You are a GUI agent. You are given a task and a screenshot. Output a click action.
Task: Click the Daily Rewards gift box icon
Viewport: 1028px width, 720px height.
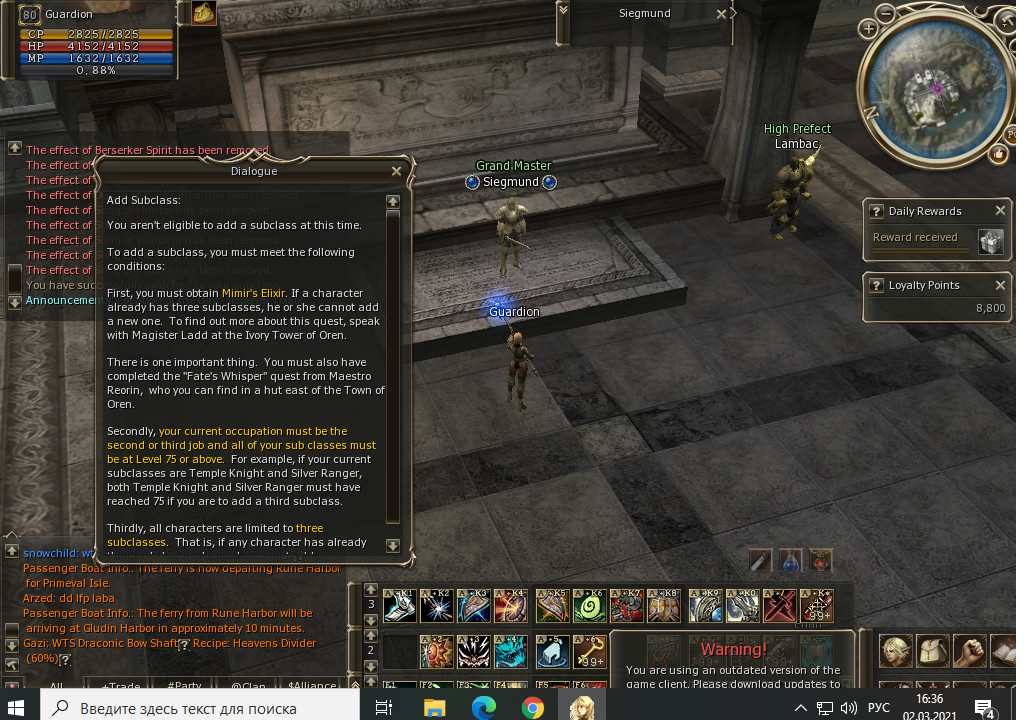(x=990, y=242)
